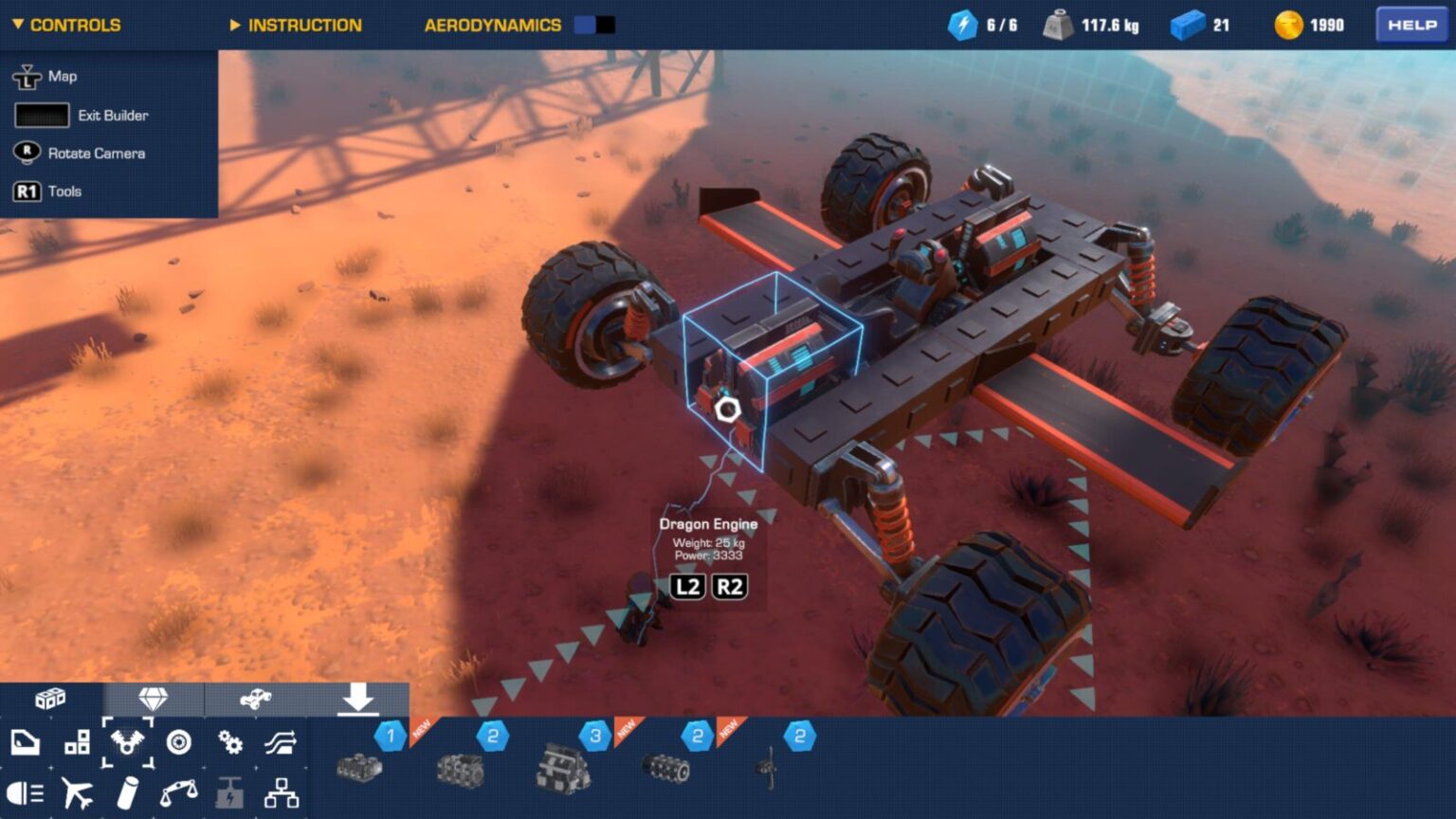This screenshot has width=1456, height=819.
Task: Open the wheels category
Action: click(180, 742)
